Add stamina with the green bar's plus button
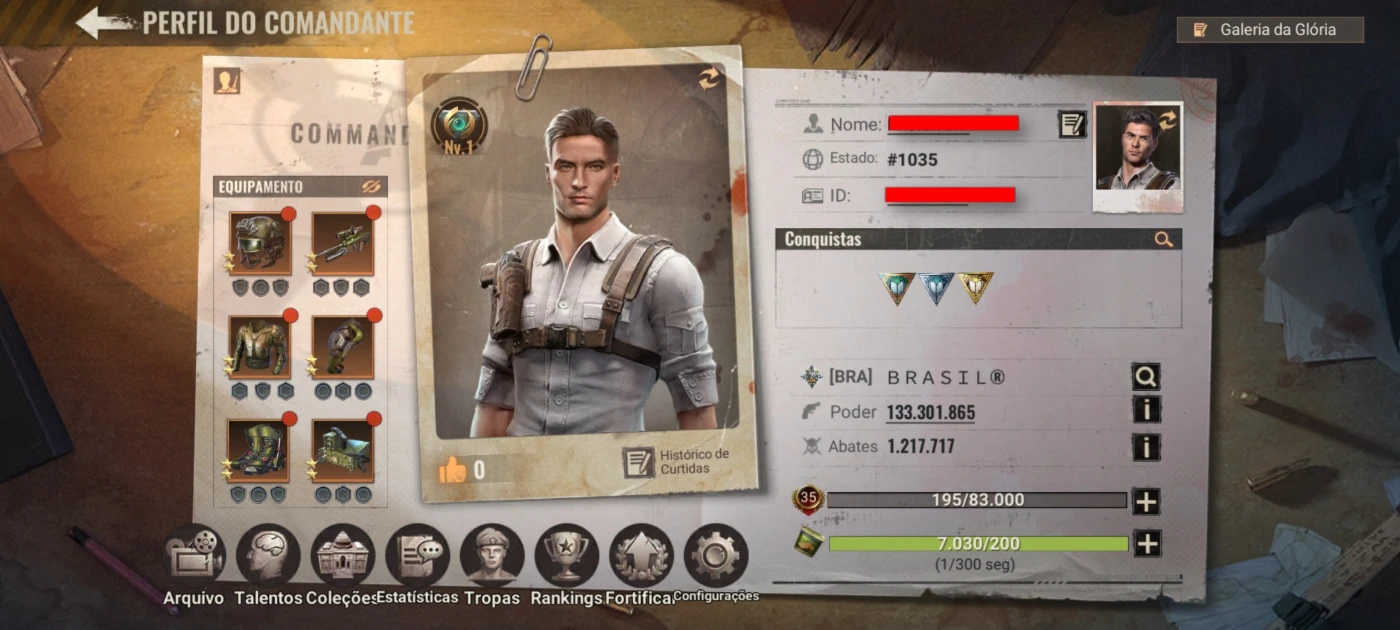The image size is (1400, 630). click(x=1146, y=543)
